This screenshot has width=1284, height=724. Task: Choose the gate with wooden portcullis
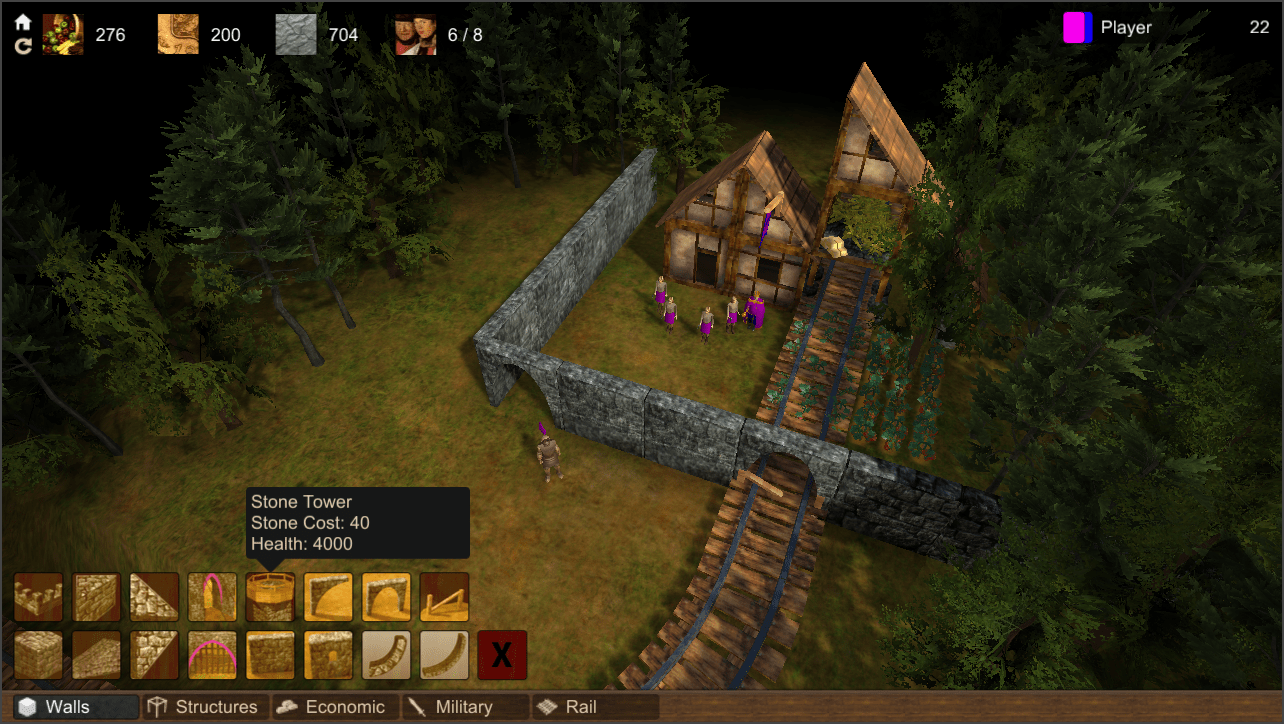212,655
